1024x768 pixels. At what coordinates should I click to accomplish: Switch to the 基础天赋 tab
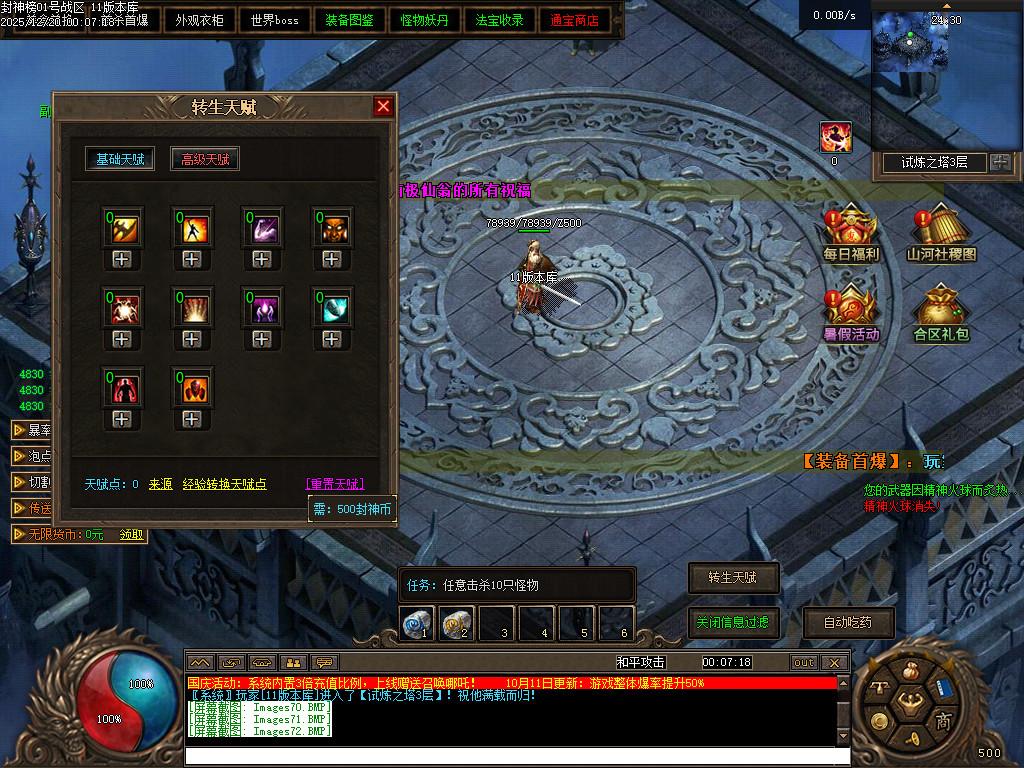click(x=120, y=159)
